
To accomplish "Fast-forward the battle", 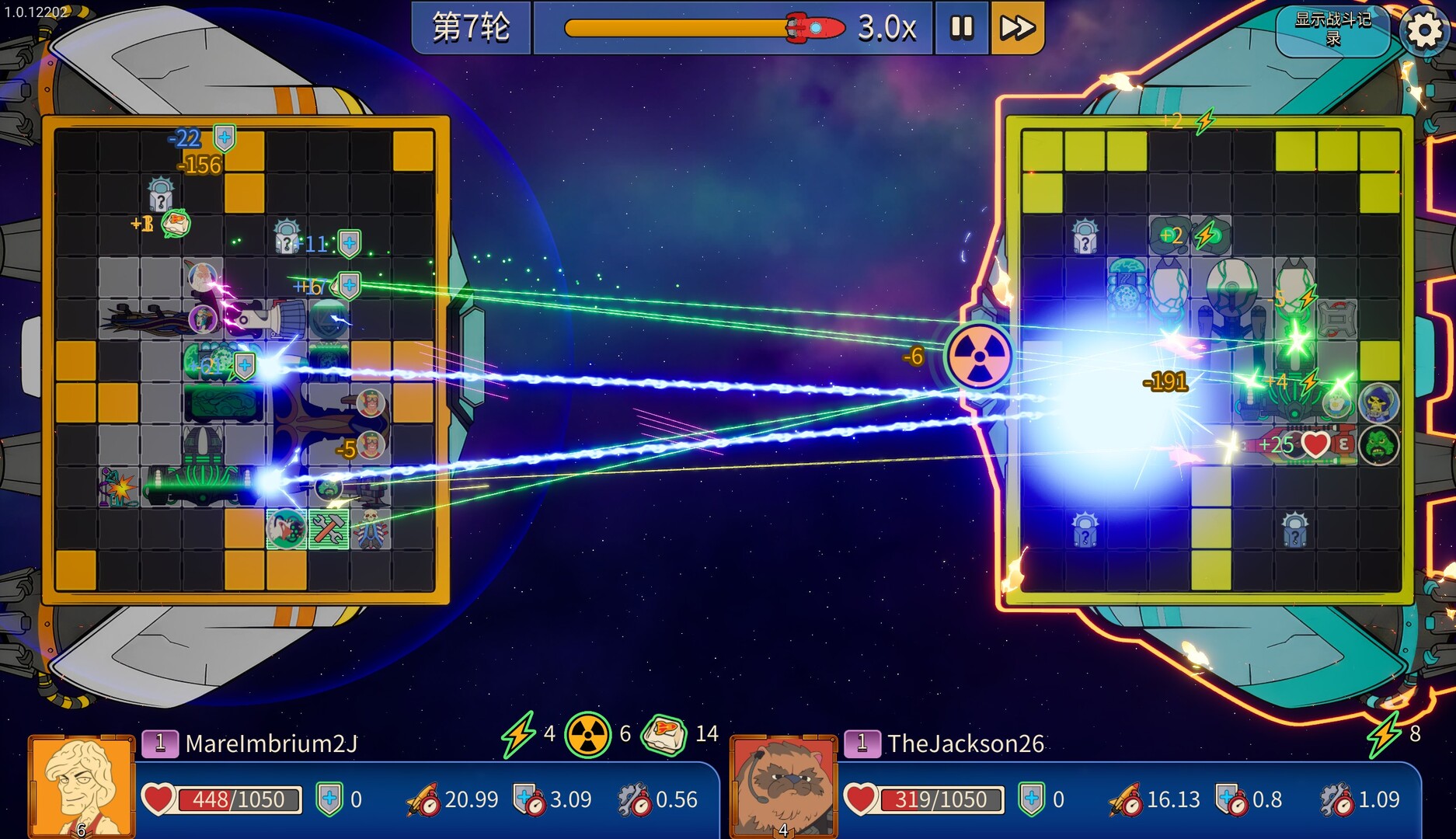I will tap(1016, 28).
